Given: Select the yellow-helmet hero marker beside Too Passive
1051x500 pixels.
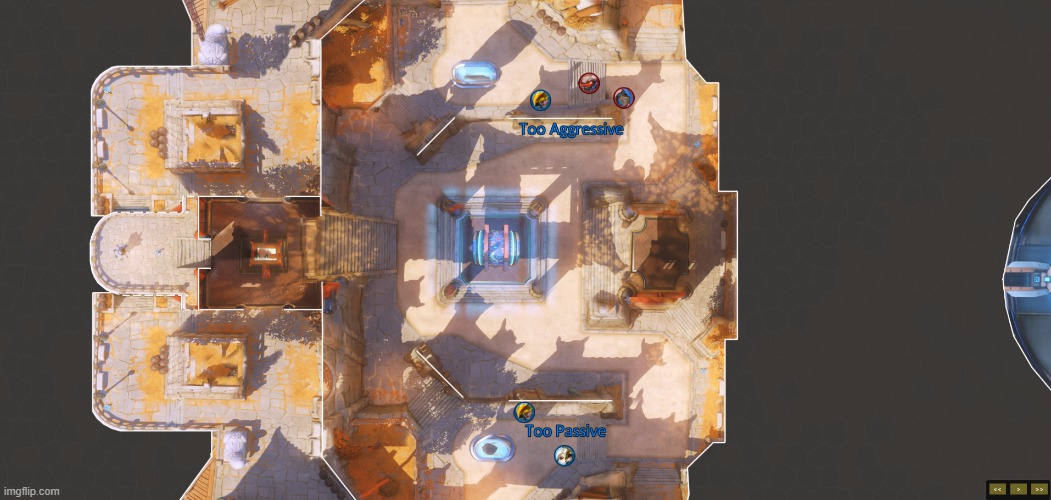Looking at the screenshot, I should 524,411.
